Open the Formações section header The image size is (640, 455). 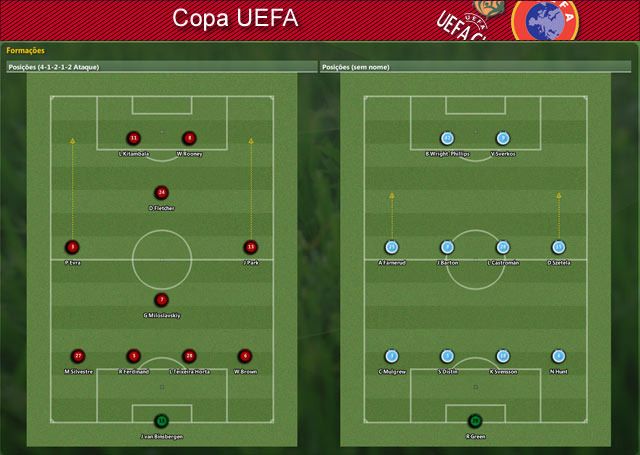coord(25,49)
